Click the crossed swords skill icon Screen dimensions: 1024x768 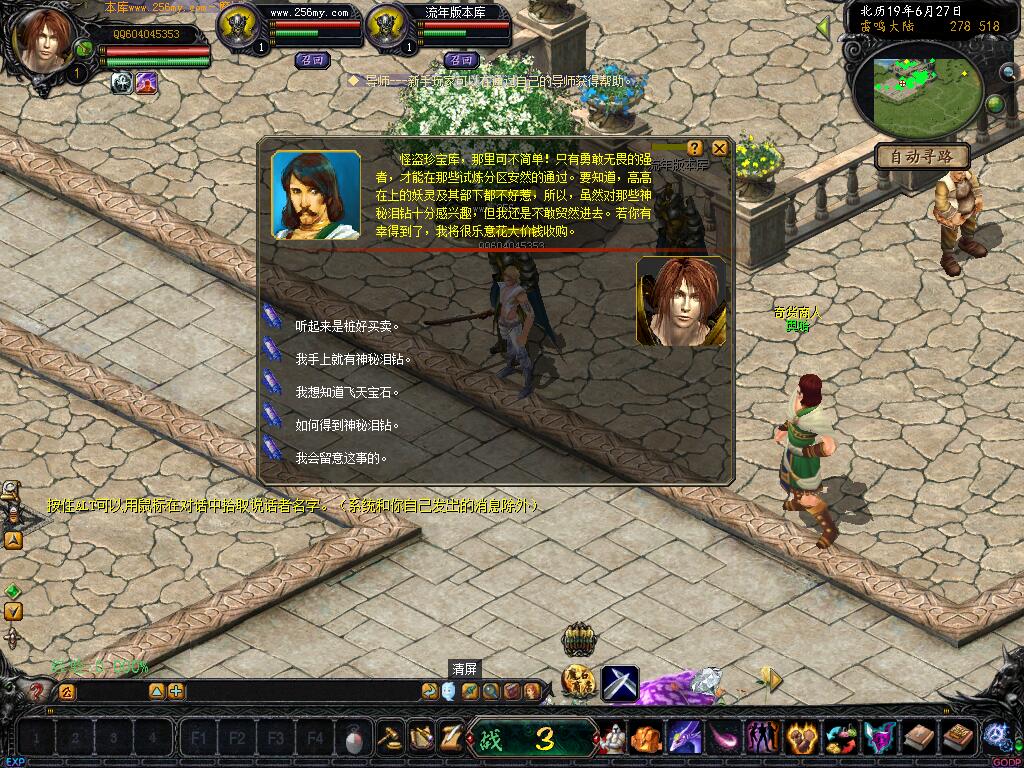[620, 683]
